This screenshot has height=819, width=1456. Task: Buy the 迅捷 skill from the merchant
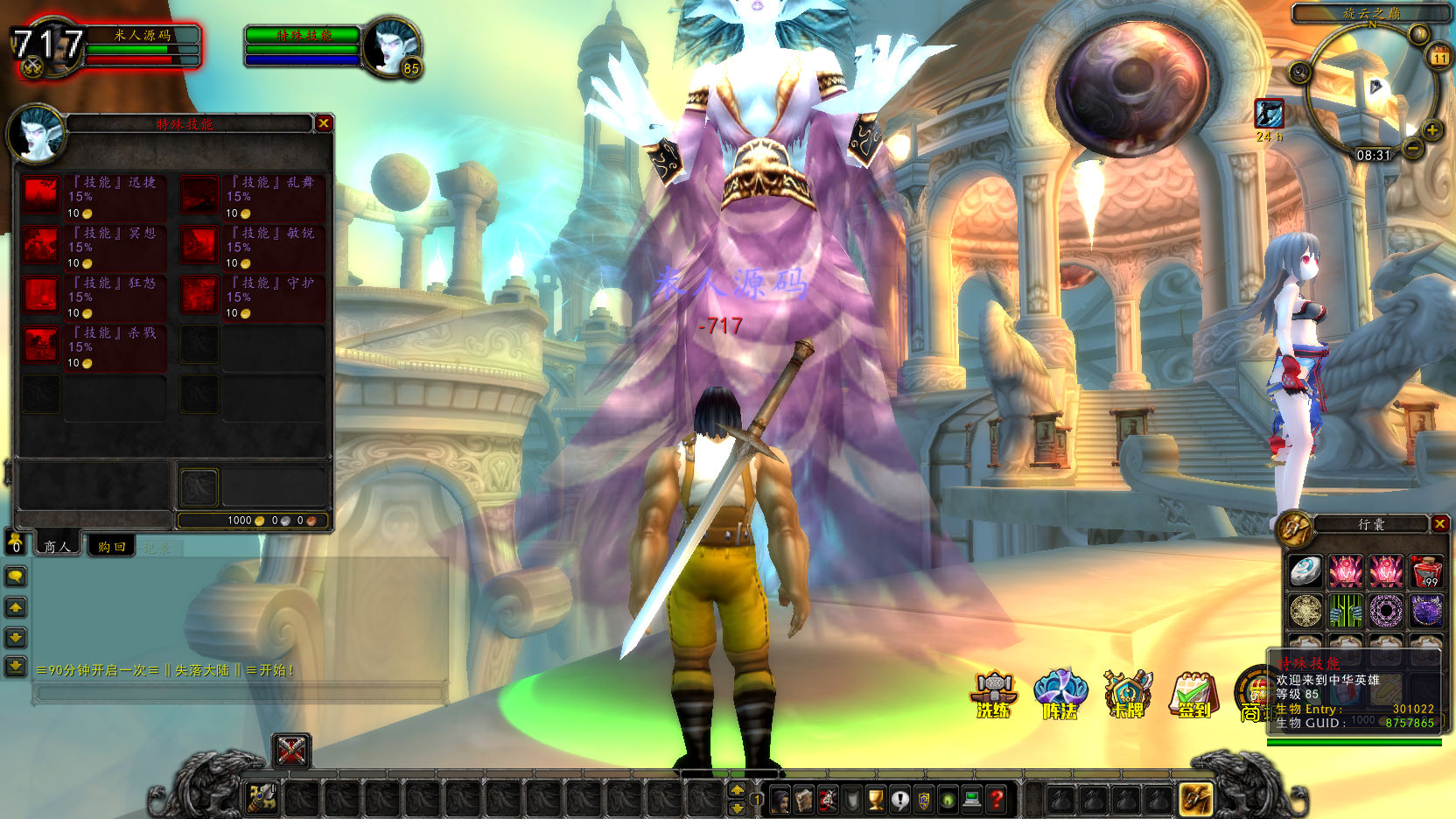click(41, 195)
